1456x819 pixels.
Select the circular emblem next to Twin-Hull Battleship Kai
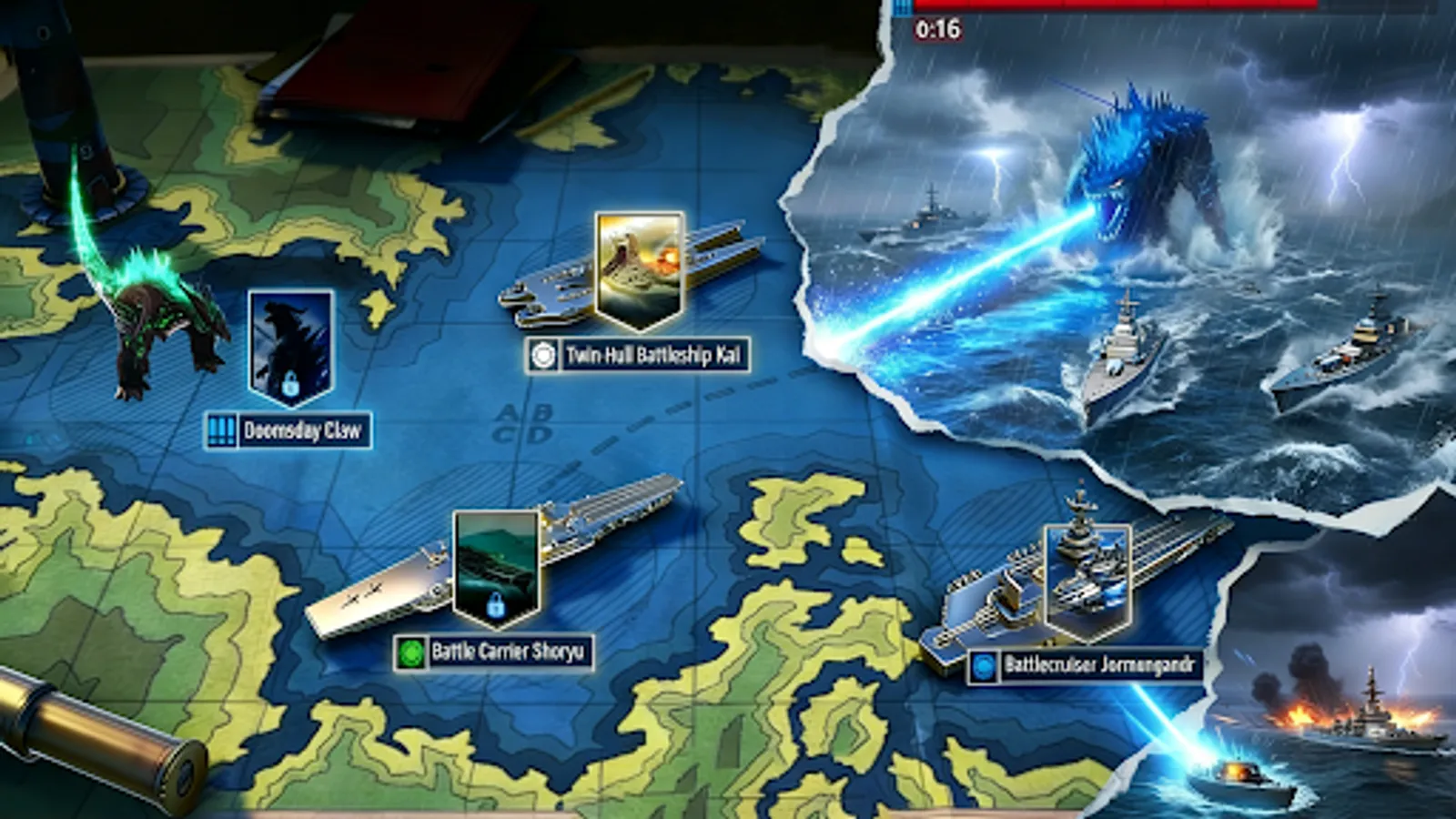pos(545,357)
